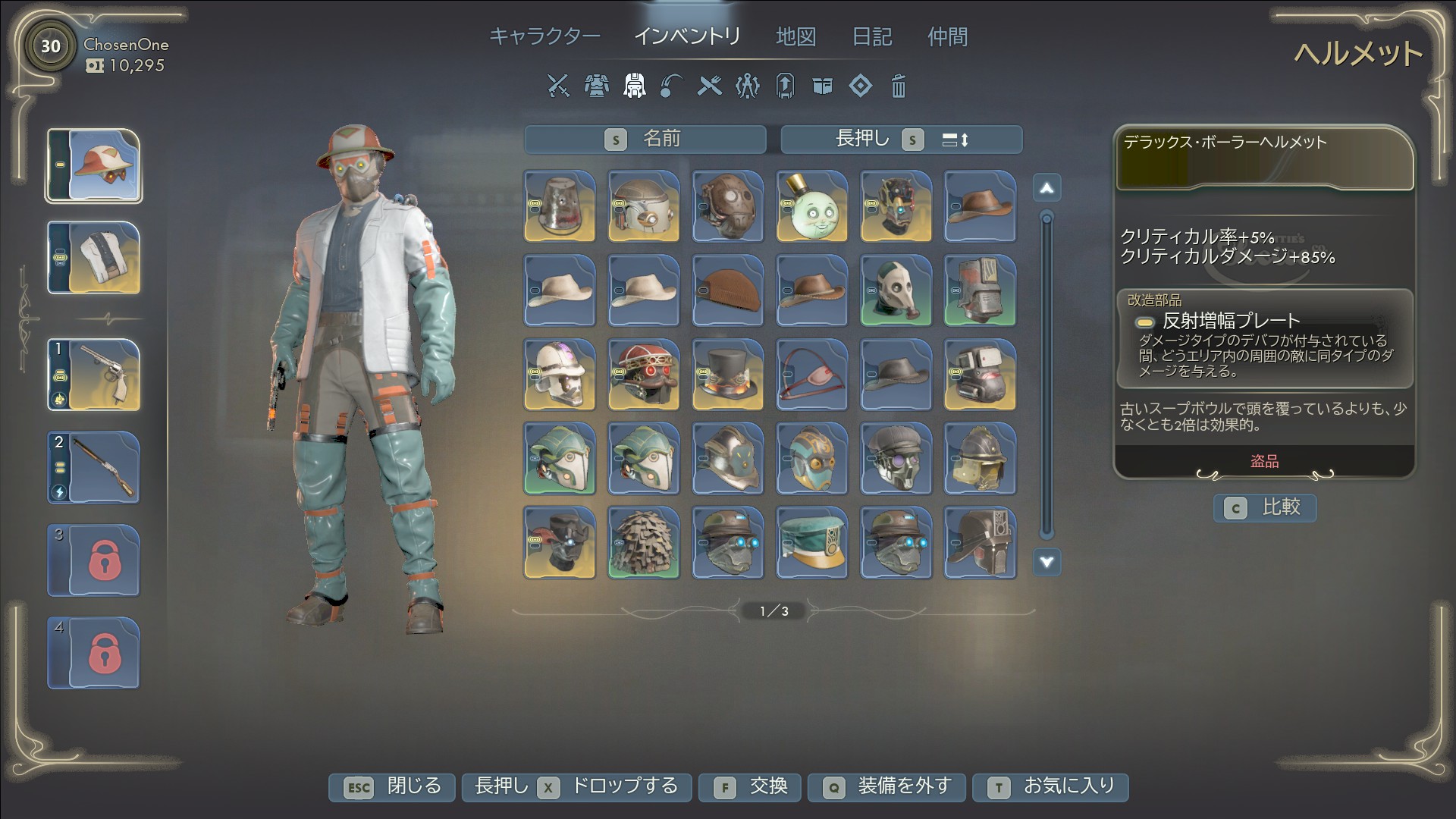Select the crossed weapons category filter

pos(558,86)
